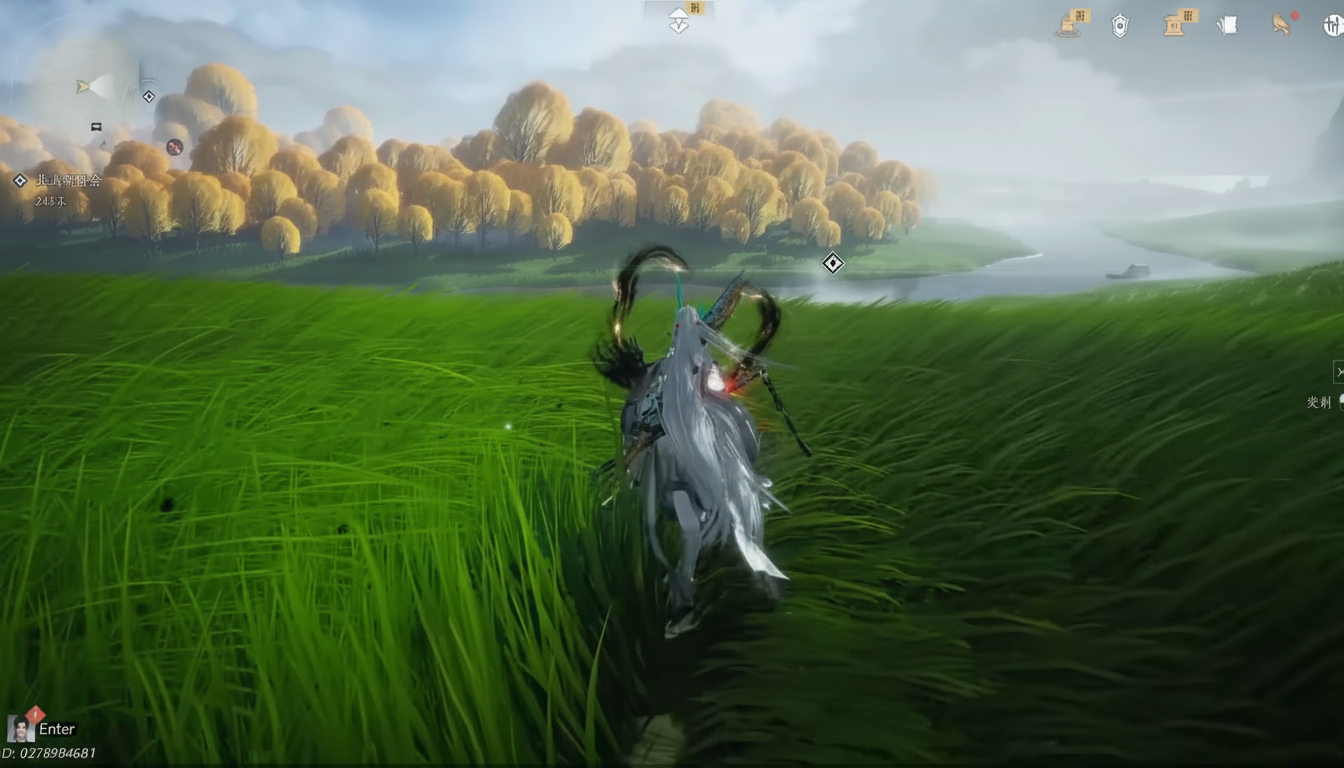Viewport: 1344px width, 768px height.
Task: Click the round red-patterned marker on the minimap
Action: [174, 147]
